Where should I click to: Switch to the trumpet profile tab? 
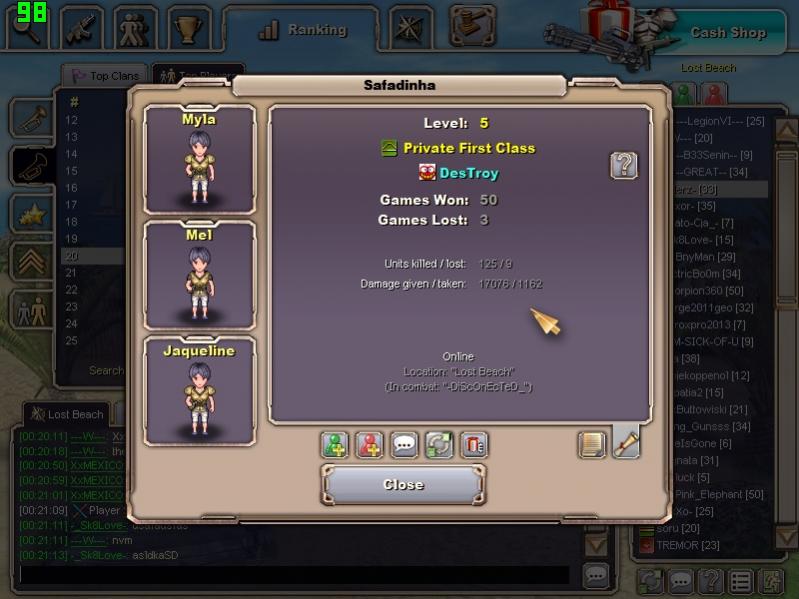(626, 443)
